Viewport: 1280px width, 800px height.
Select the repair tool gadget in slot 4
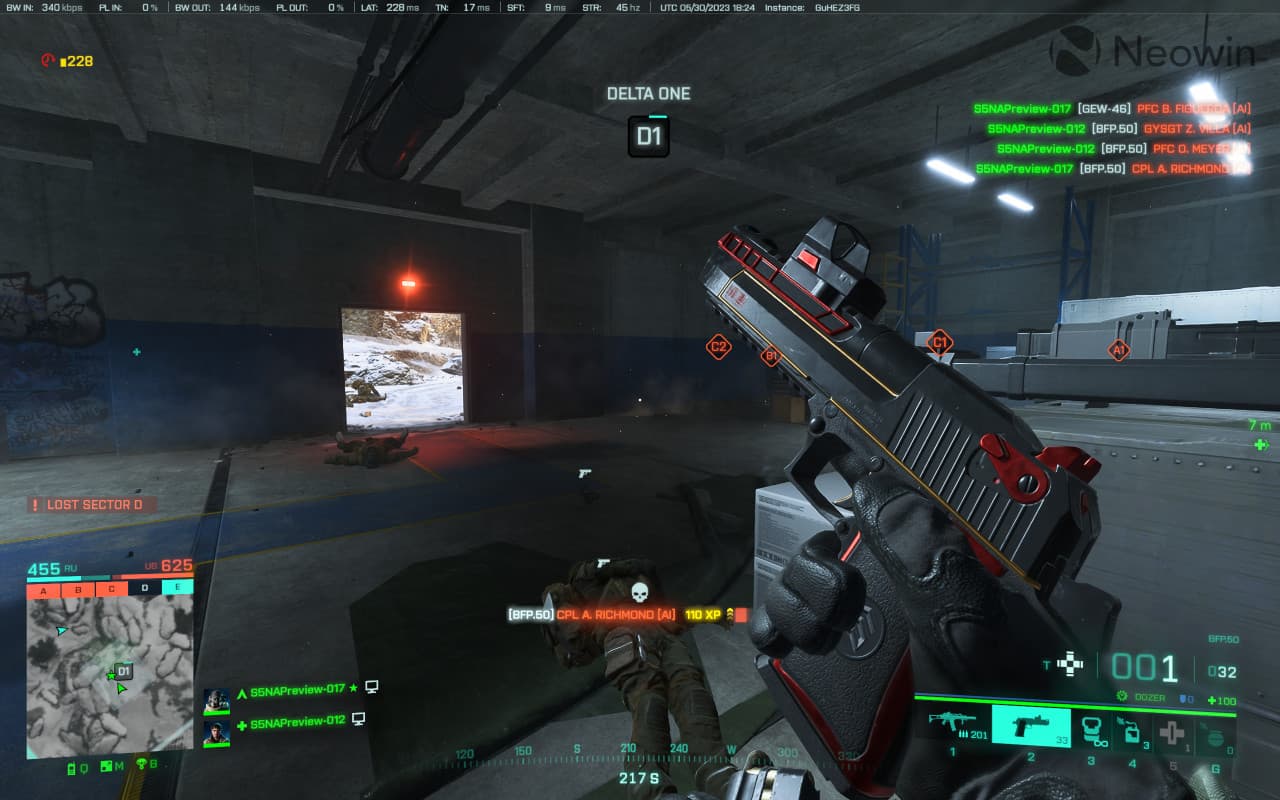(x=1133, y=729)
